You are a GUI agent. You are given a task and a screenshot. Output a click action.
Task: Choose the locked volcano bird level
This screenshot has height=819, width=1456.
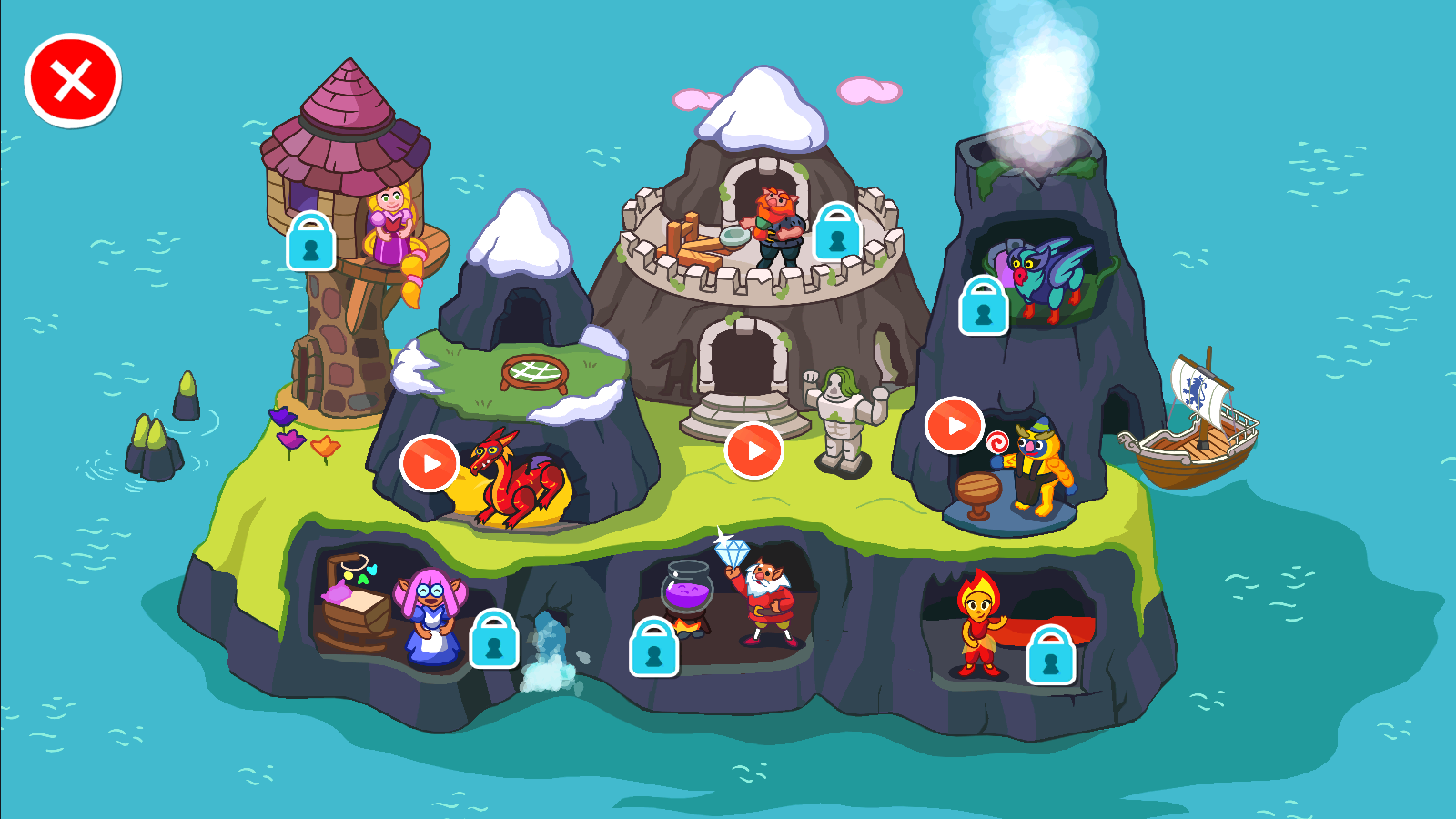pos(984,307)
